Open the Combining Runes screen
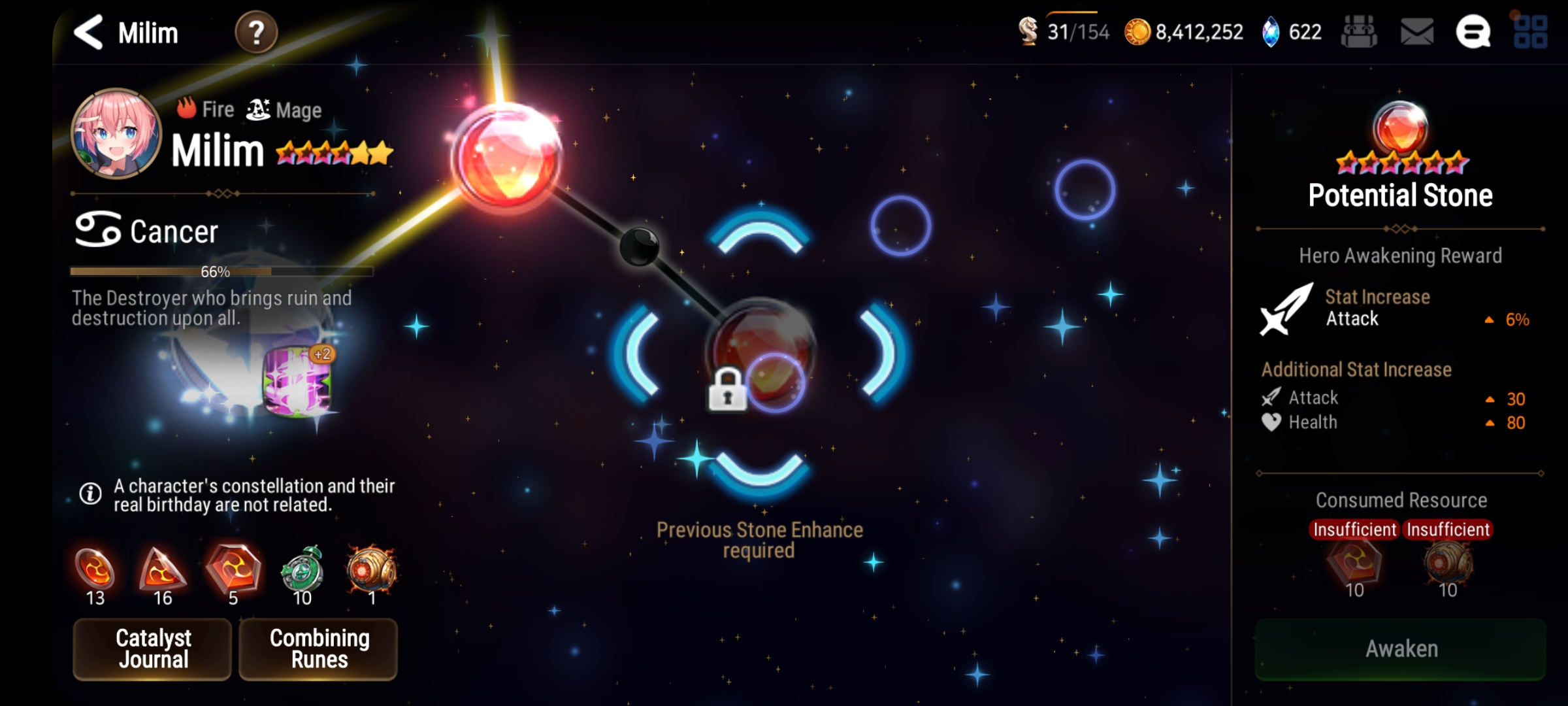The height and width of the screenshot is (706, 1568). click(x=318, y=648)
